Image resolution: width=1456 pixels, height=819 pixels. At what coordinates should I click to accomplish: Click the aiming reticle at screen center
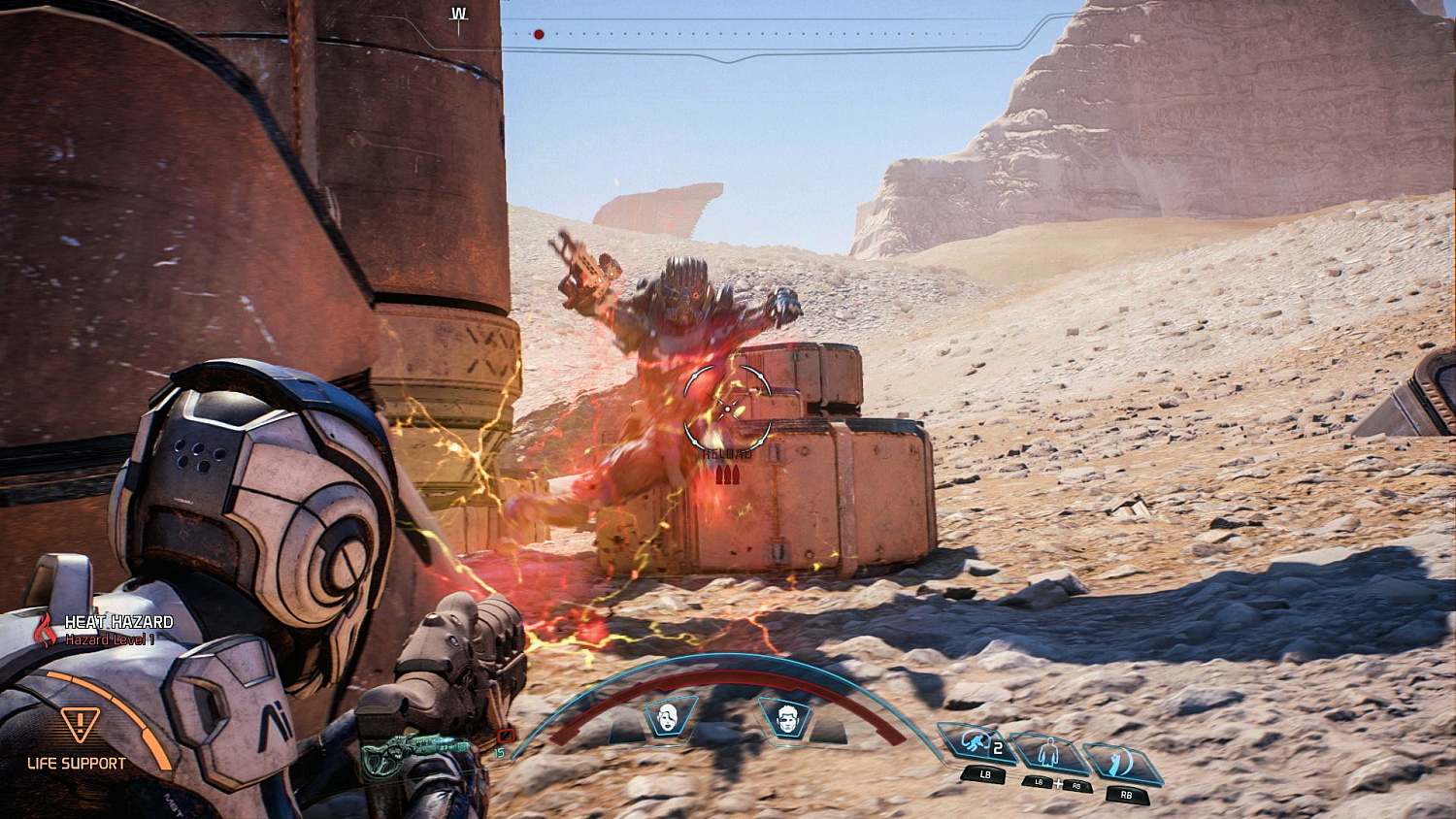pos(726,409)
